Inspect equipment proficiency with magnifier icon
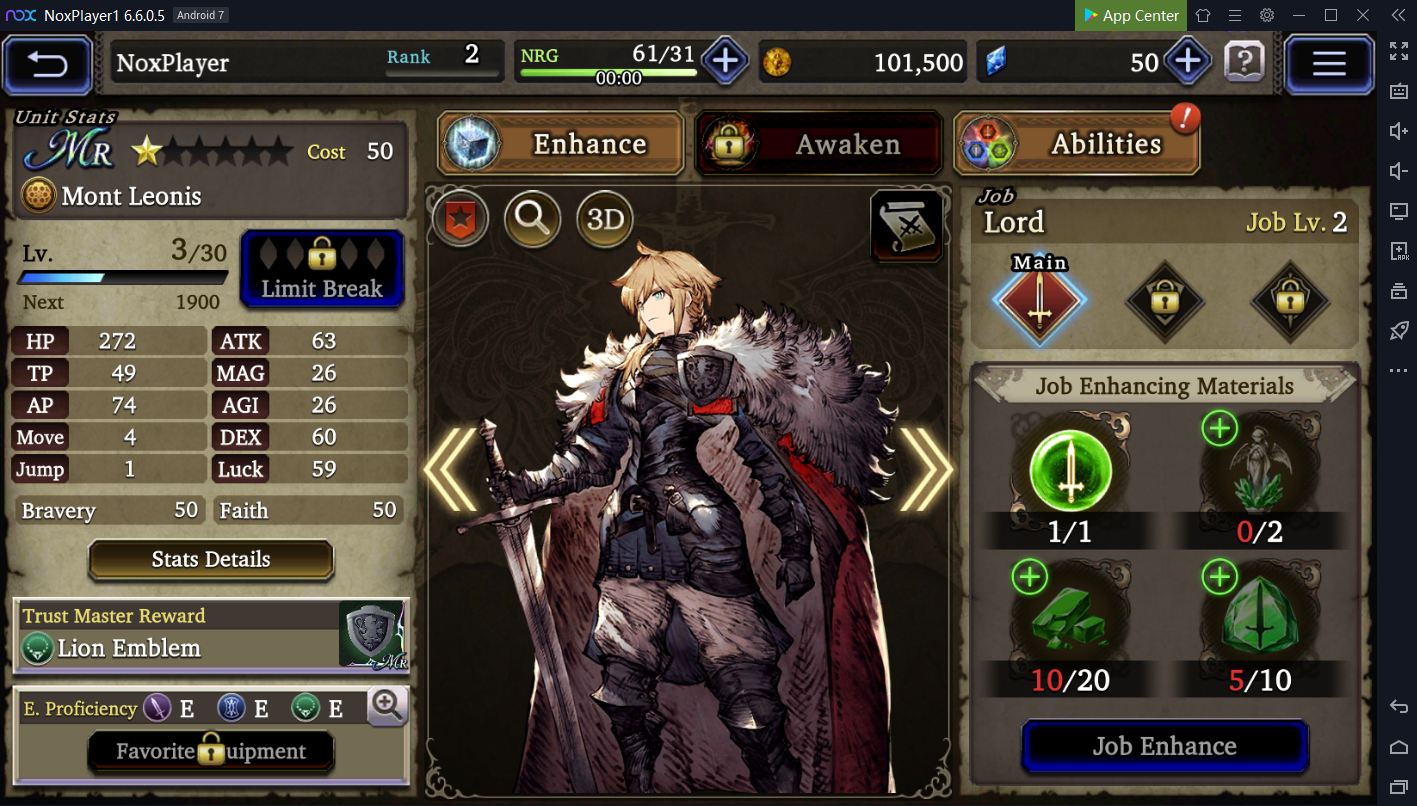The image size is (1417, 806). click(x=387, y=706)
